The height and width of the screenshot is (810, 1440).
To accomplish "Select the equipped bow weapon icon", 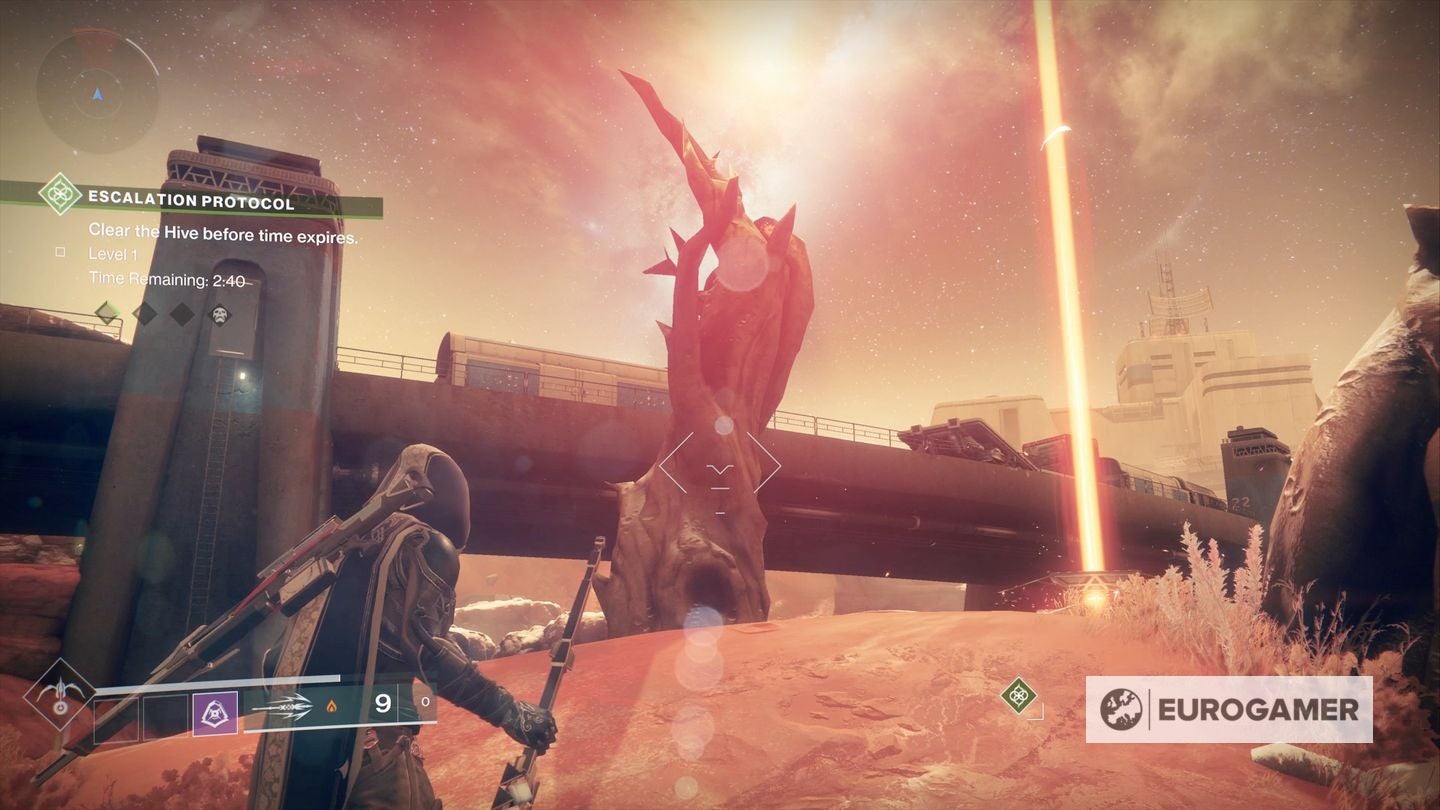I will click(283, 706).
